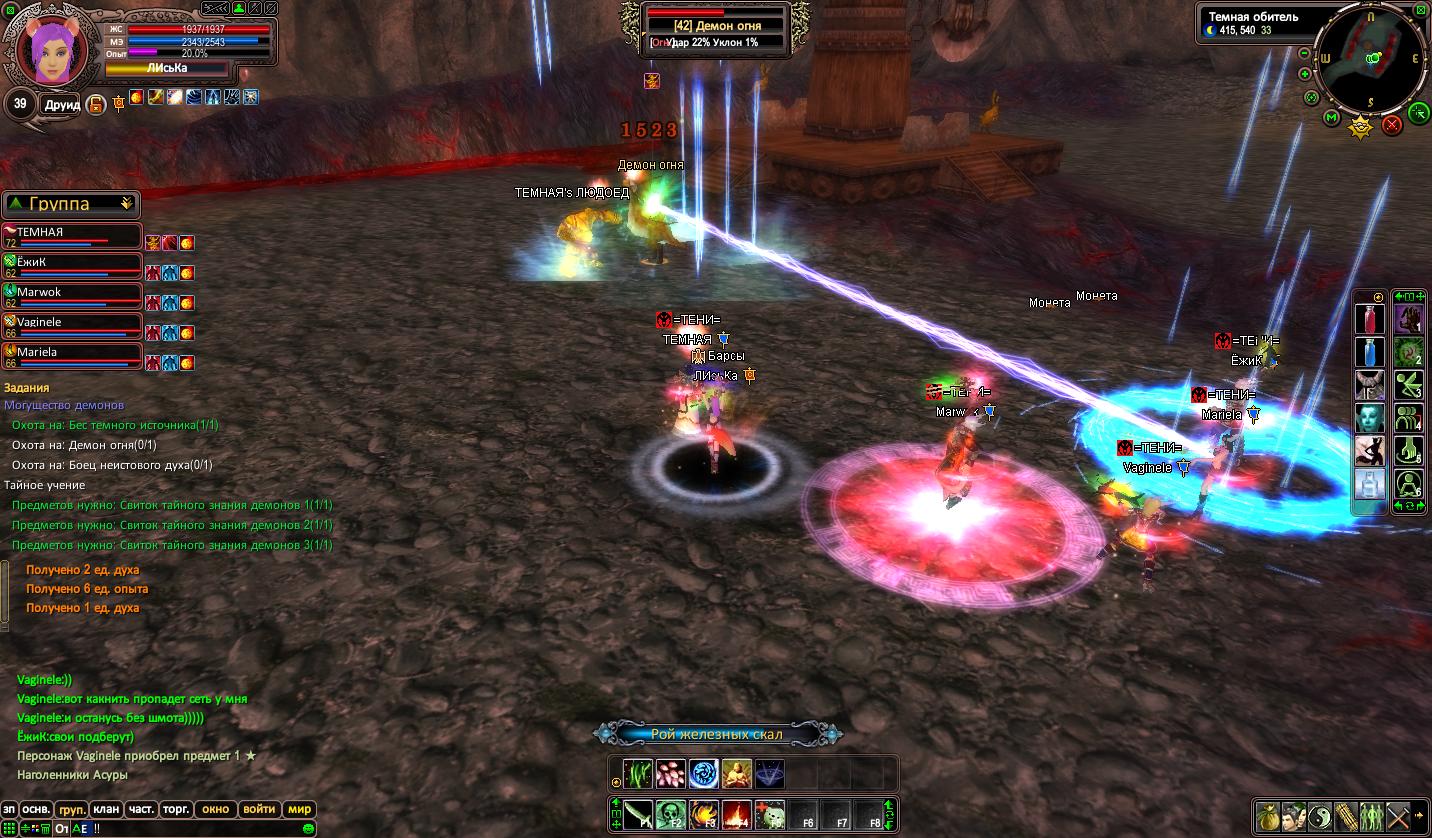The height and width of the screenshot is (838, 1432).
Task: Zoom in the minimap with plus button
Action: [x=1305, y=74]
